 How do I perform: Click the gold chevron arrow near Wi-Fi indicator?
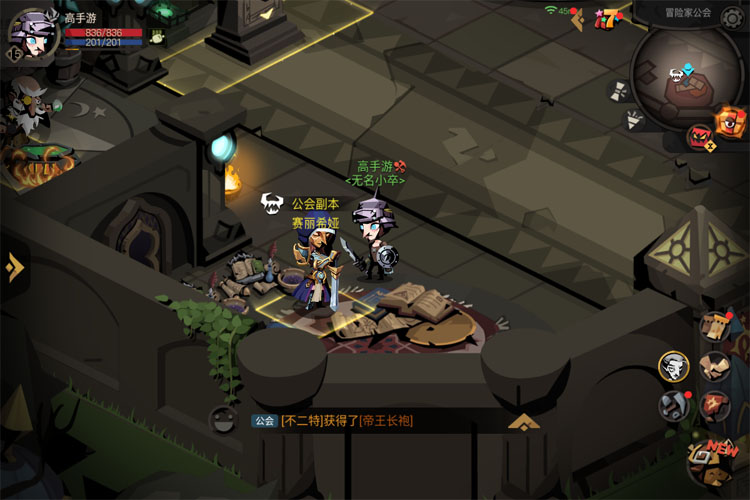(578, 19)
